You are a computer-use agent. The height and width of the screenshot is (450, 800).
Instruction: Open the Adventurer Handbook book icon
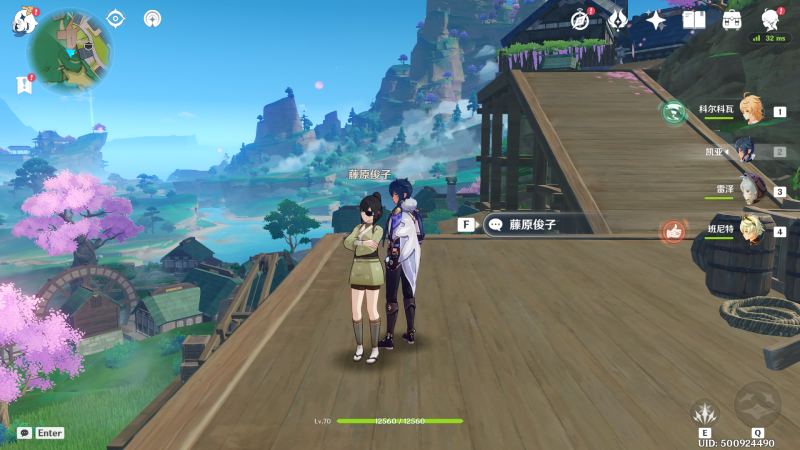click(x=694, y=20)
